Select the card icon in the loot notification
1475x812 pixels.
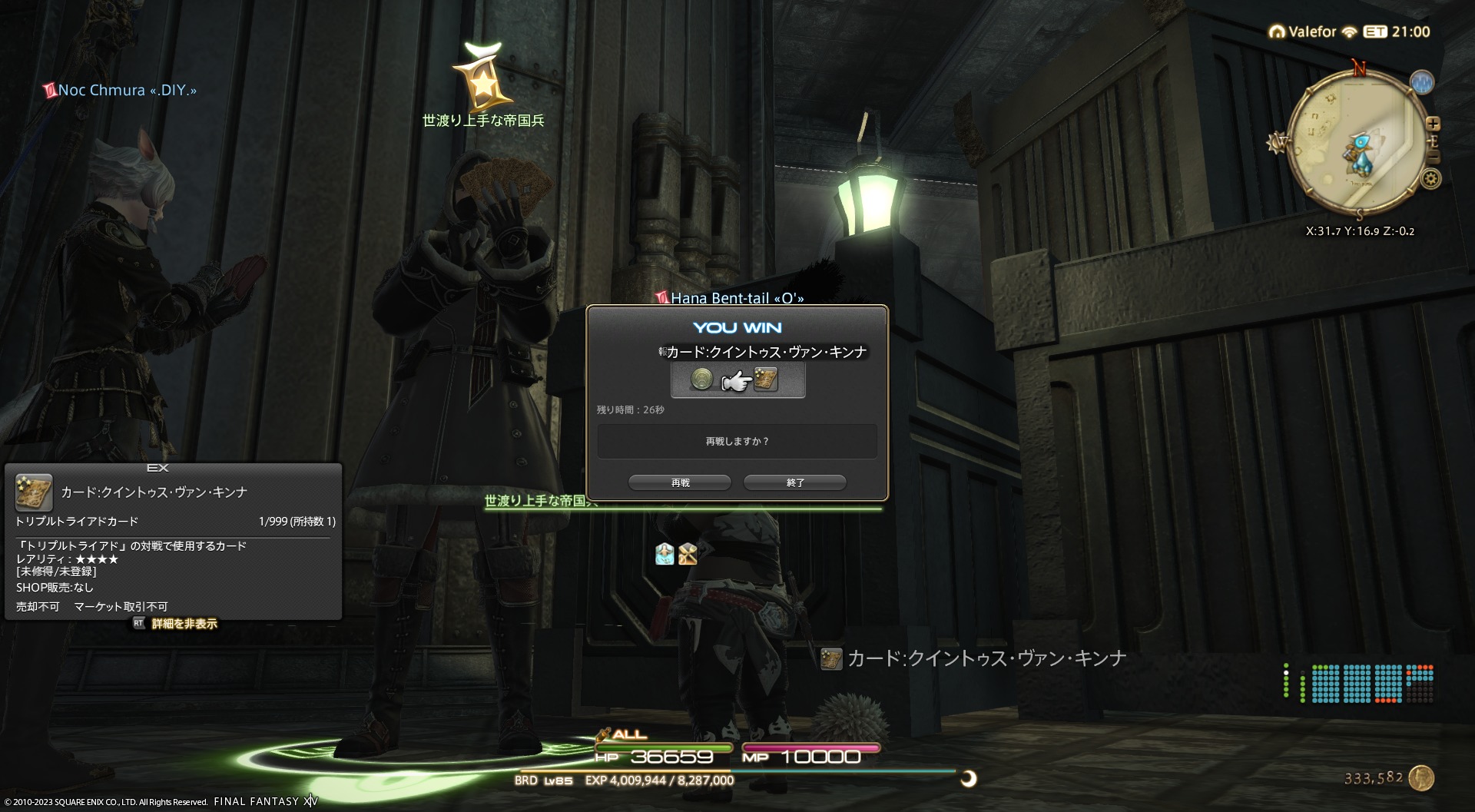pyautogui.click(x=831, y=659)
